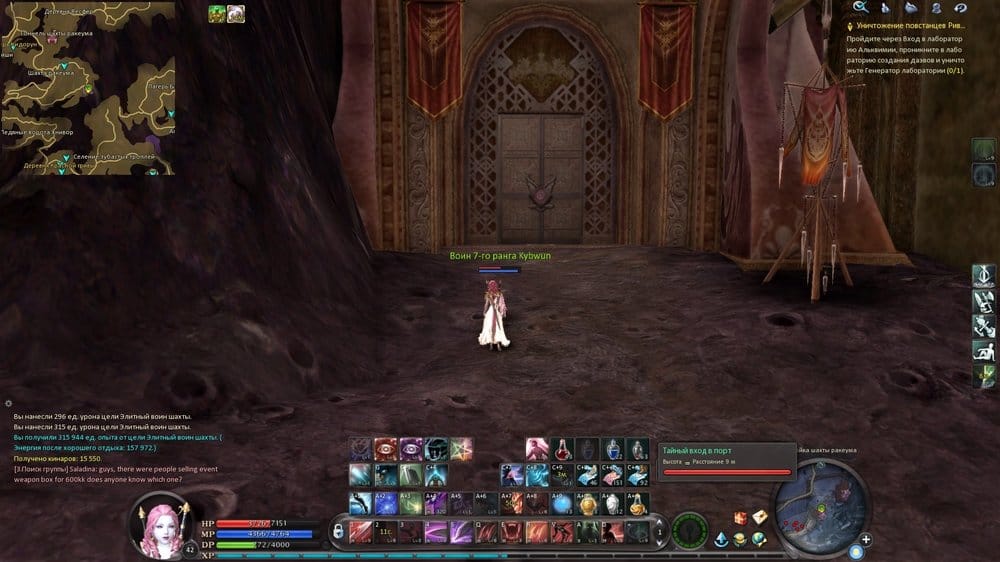Open the world map in the corner
1000x562 pixels.
(x=88, y=88)
